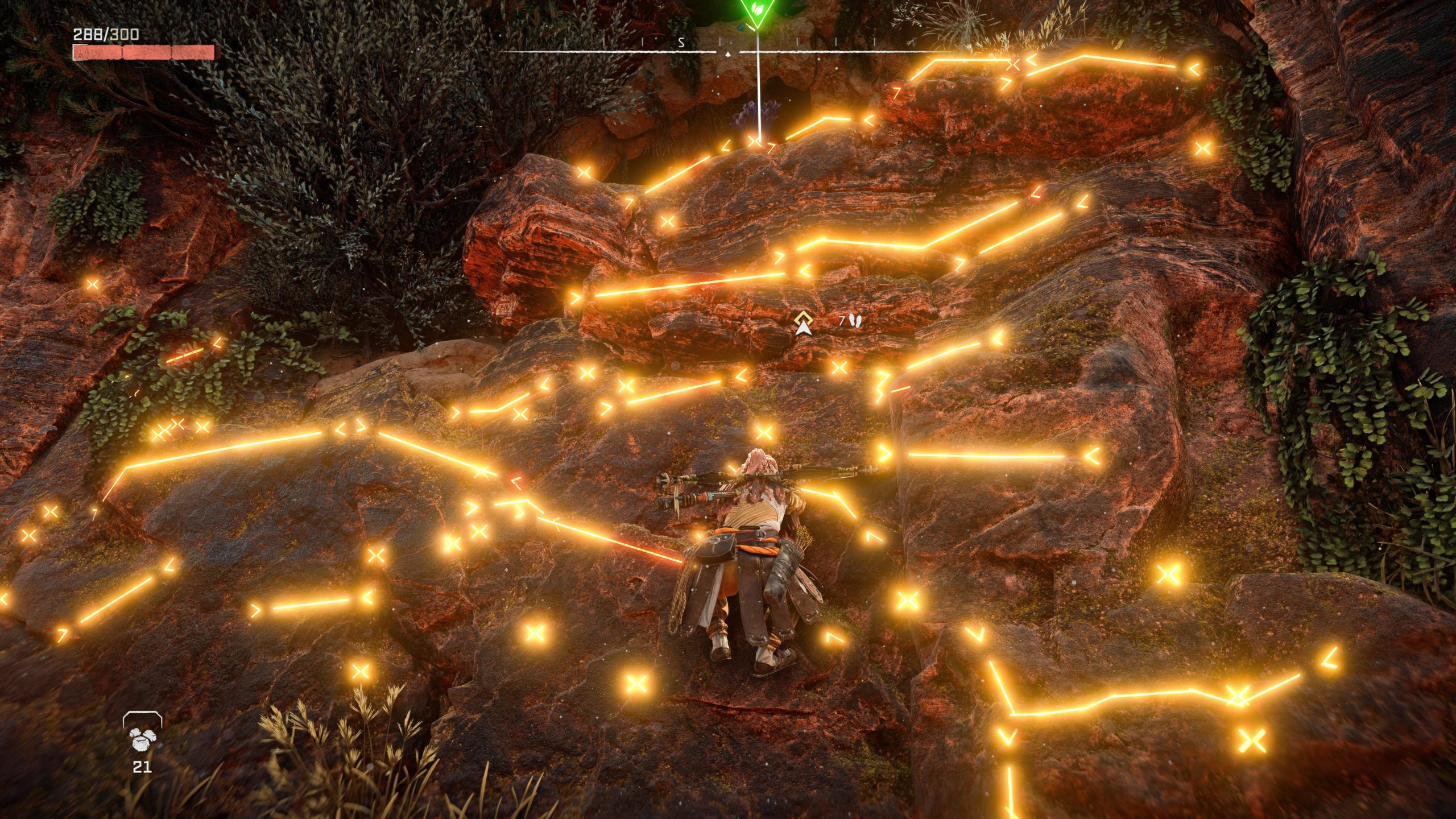This screenshot has height=819, width=1456.
Task: Click the compass bar's south heading
Action: point(681,42)
